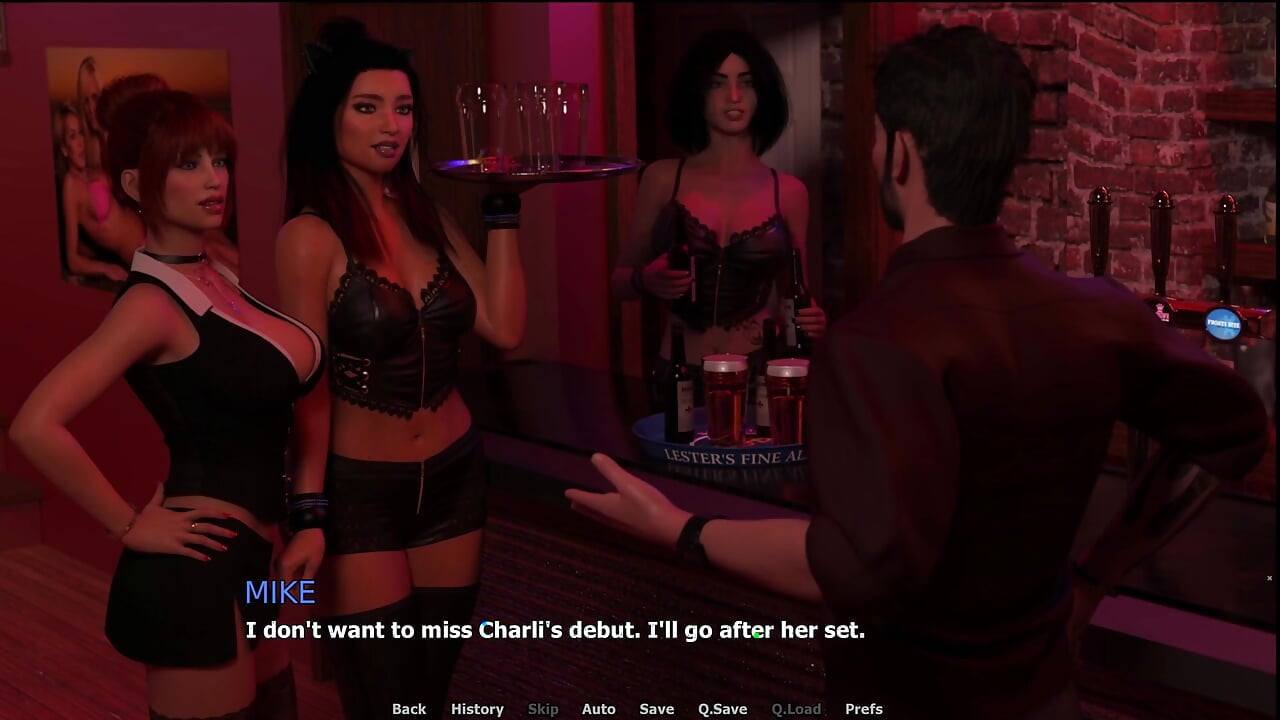Open the Prefs settings screen
Screen dimensions: 1280x720
pyautogui.click(x=866, y=708)
